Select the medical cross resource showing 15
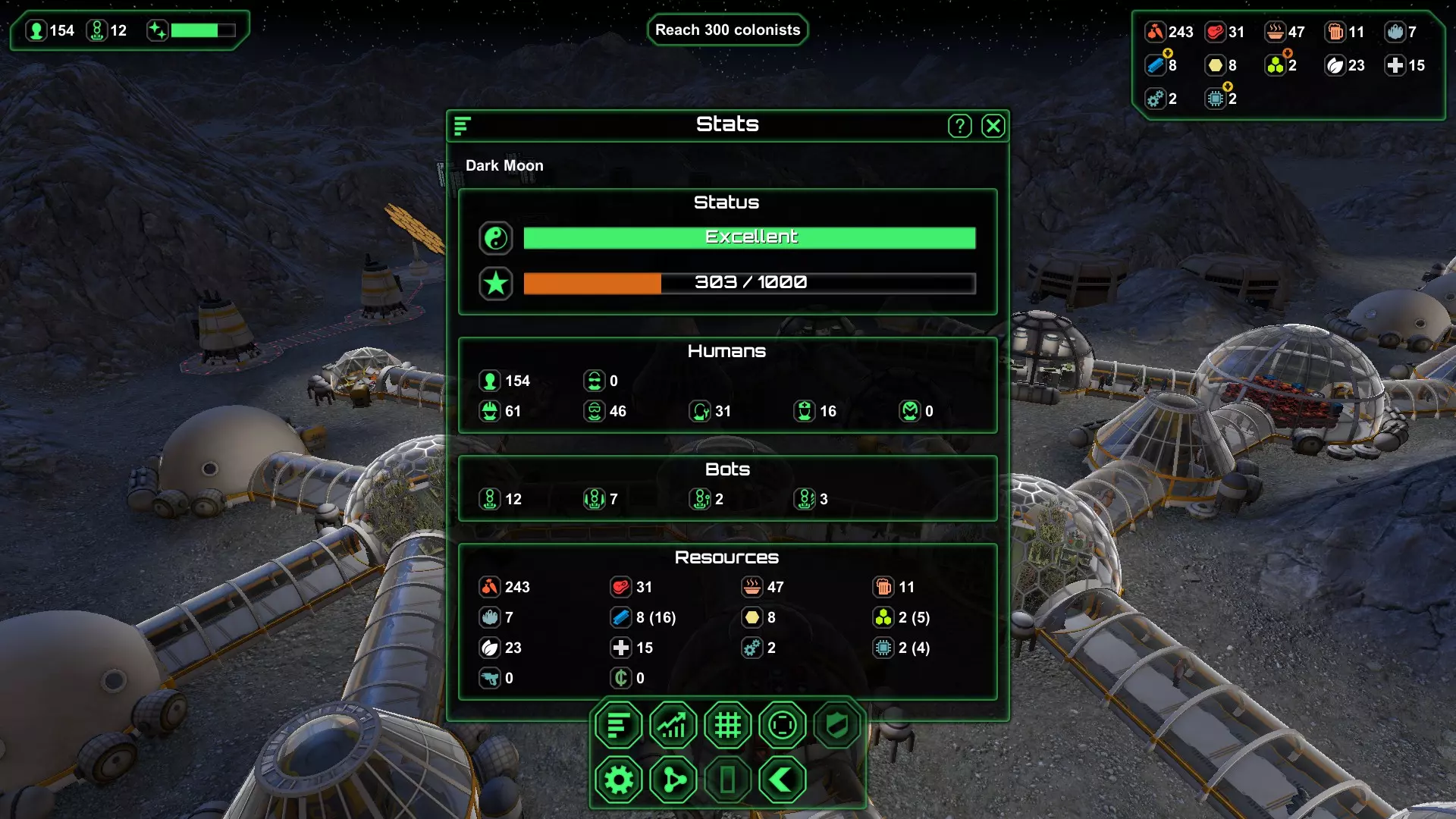Screen dimensions: 1456x819 point(1395,66)
